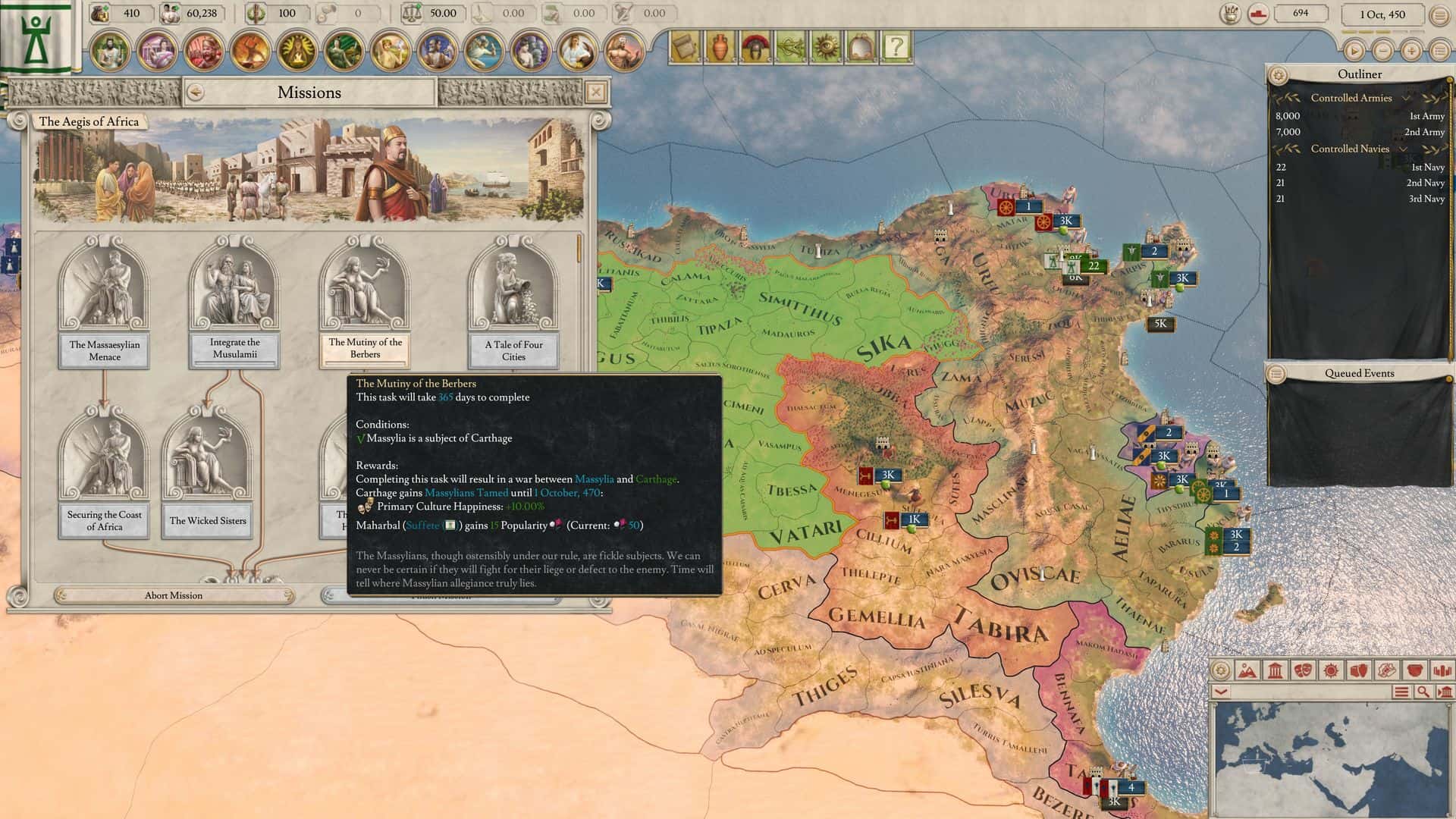
Task: Open the minimap magnifier search tool
Action: click(x=1423, y=692)
